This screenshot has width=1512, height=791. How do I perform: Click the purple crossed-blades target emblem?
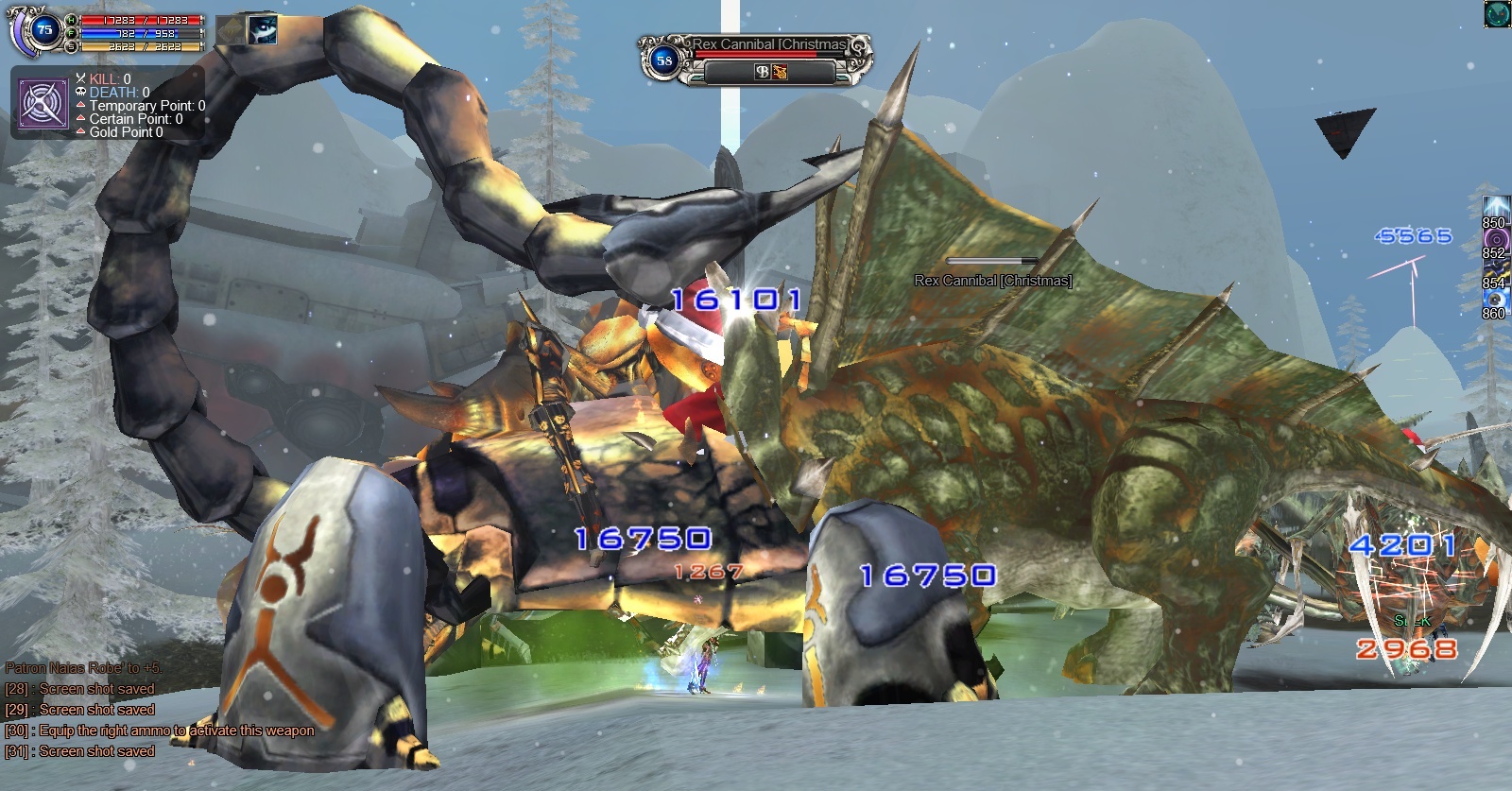pyautogui.click(x=43, y=103)
